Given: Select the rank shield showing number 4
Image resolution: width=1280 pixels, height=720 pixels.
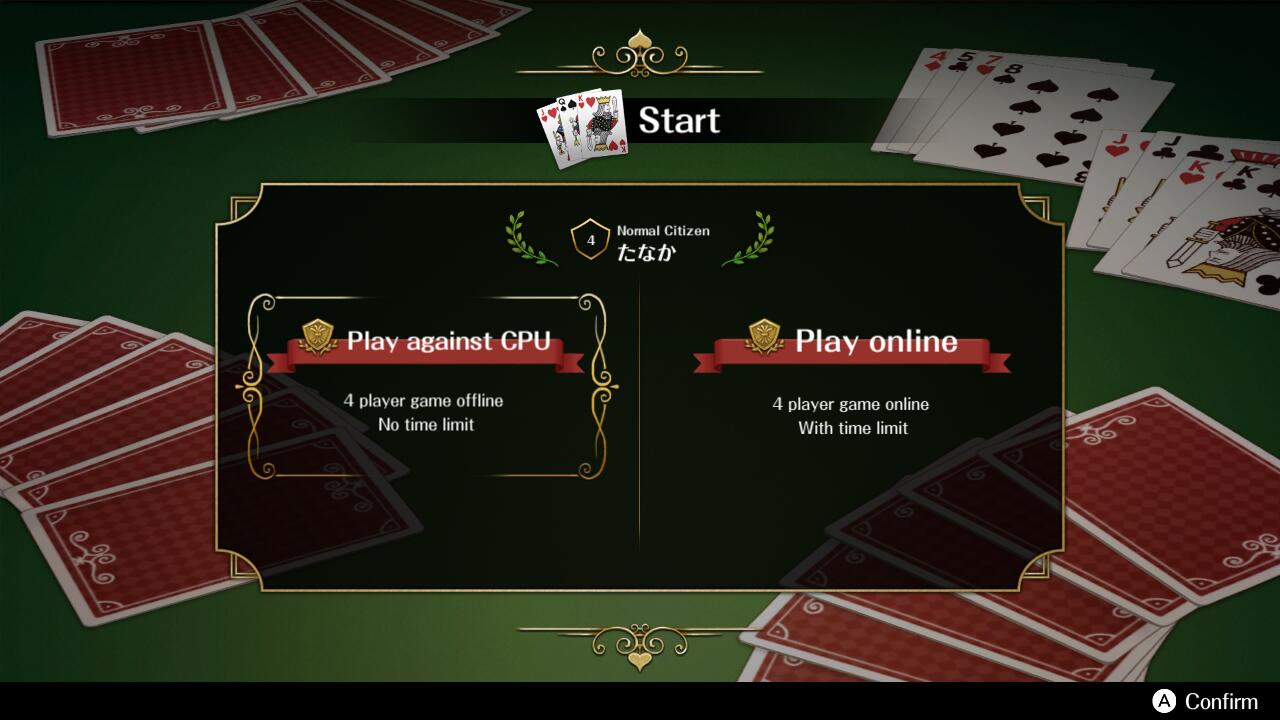Looking at the screenshot, I should pos(588,237).
